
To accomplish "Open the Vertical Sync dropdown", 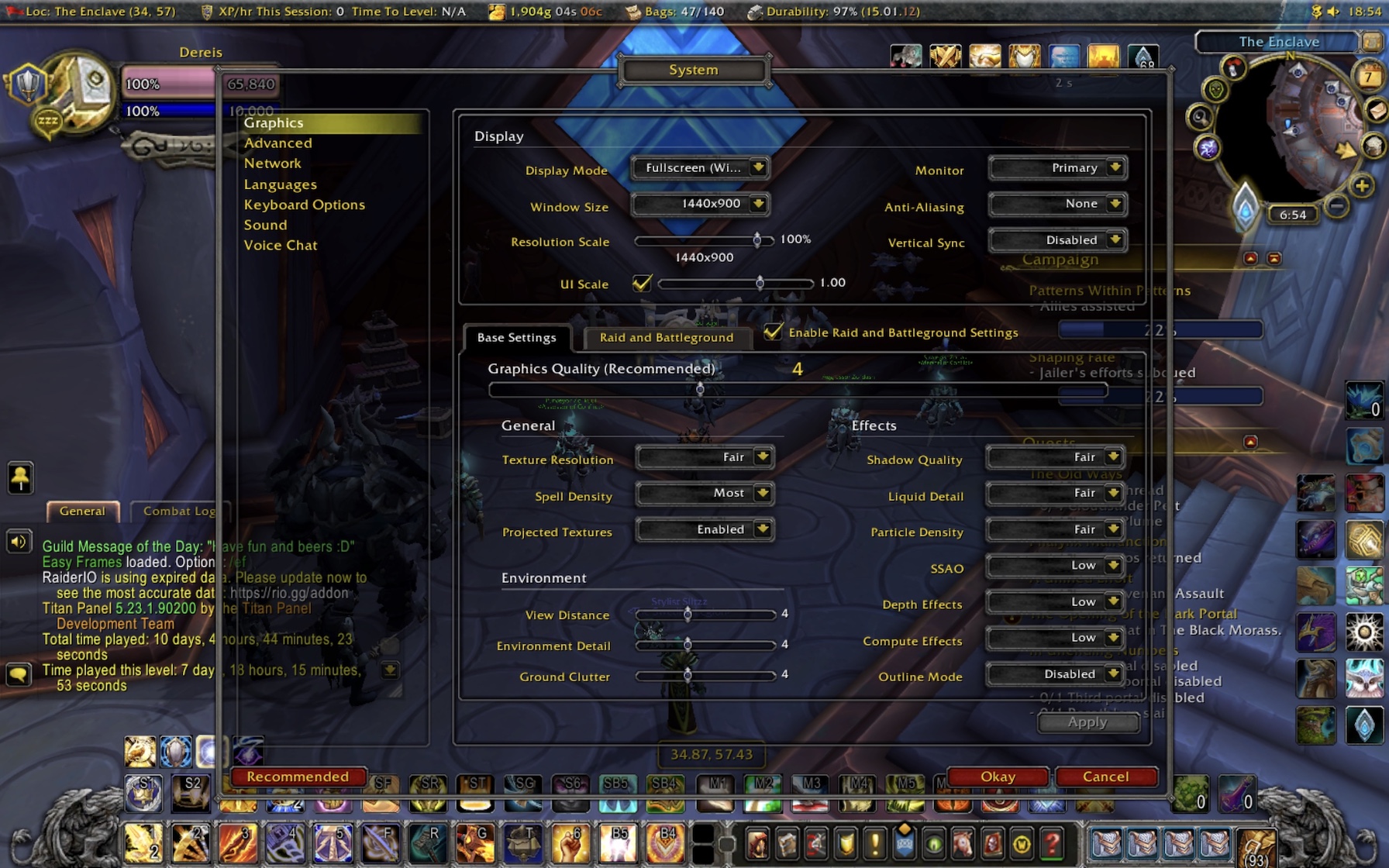I will tap(1057, 240).
